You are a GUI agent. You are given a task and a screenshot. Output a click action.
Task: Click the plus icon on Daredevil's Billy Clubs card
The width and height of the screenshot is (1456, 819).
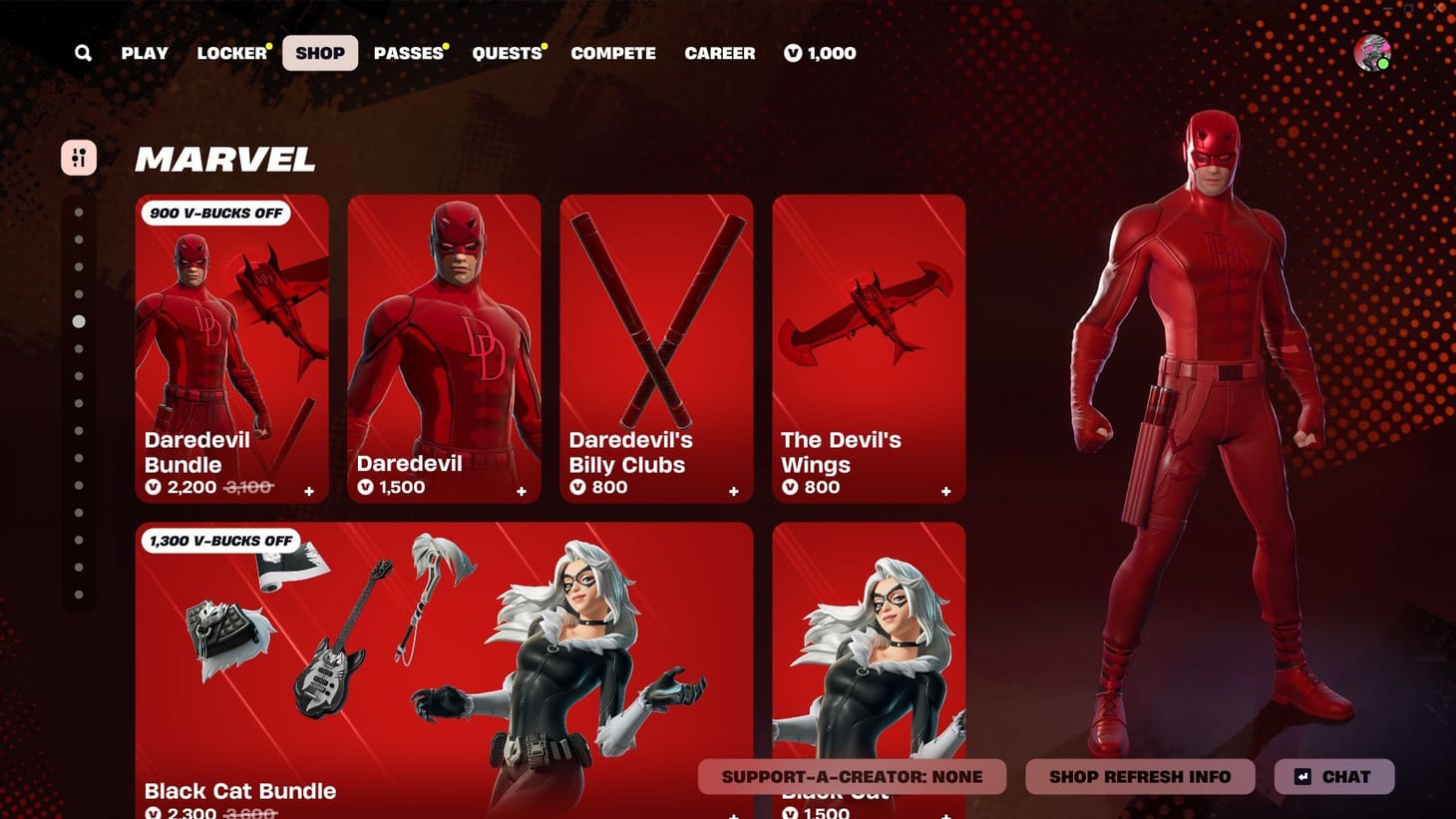(733, 491)
